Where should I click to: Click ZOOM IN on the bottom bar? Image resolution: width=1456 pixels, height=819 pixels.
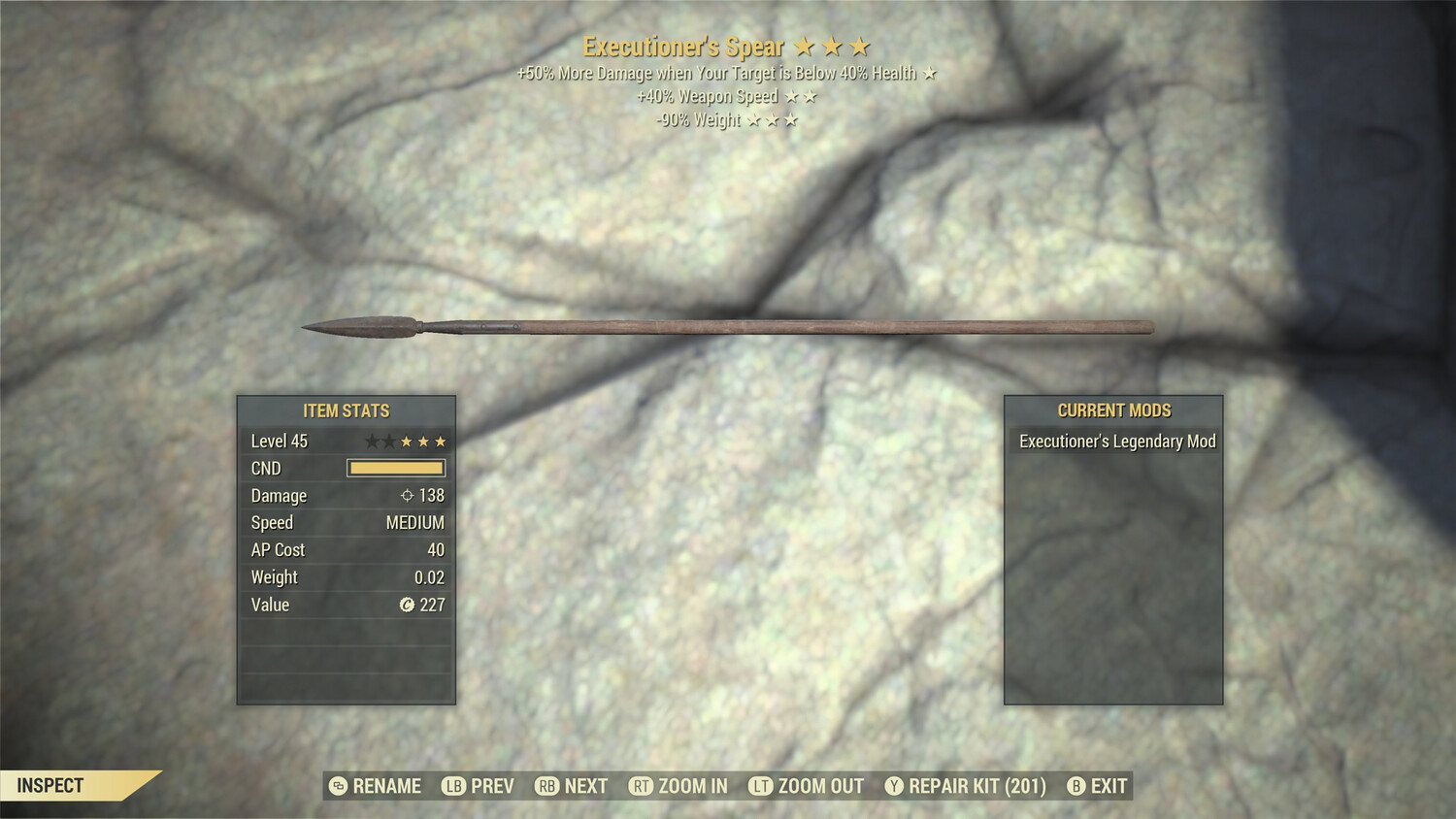click(694, 786)
